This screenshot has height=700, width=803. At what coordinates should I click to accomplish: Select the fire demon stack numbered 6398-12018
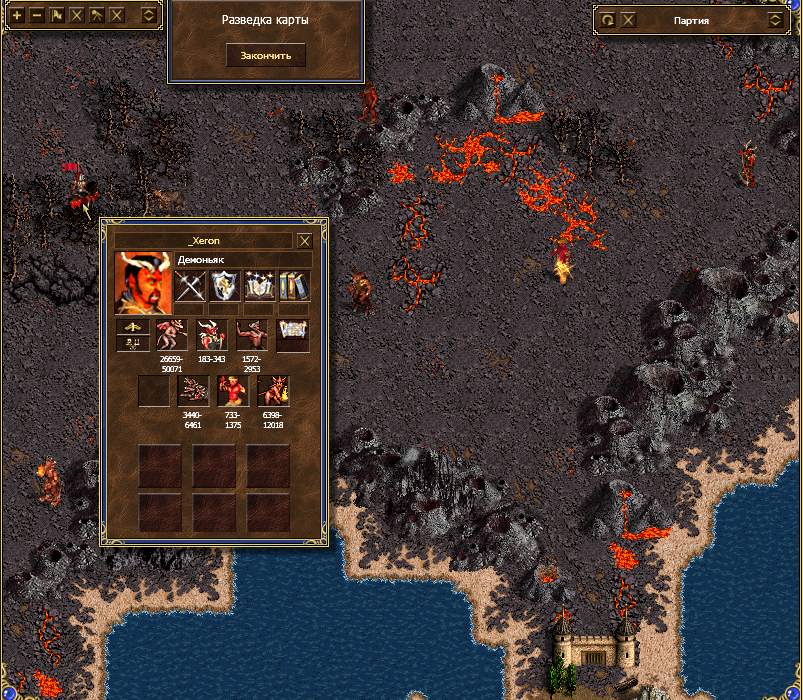point(272,391)
